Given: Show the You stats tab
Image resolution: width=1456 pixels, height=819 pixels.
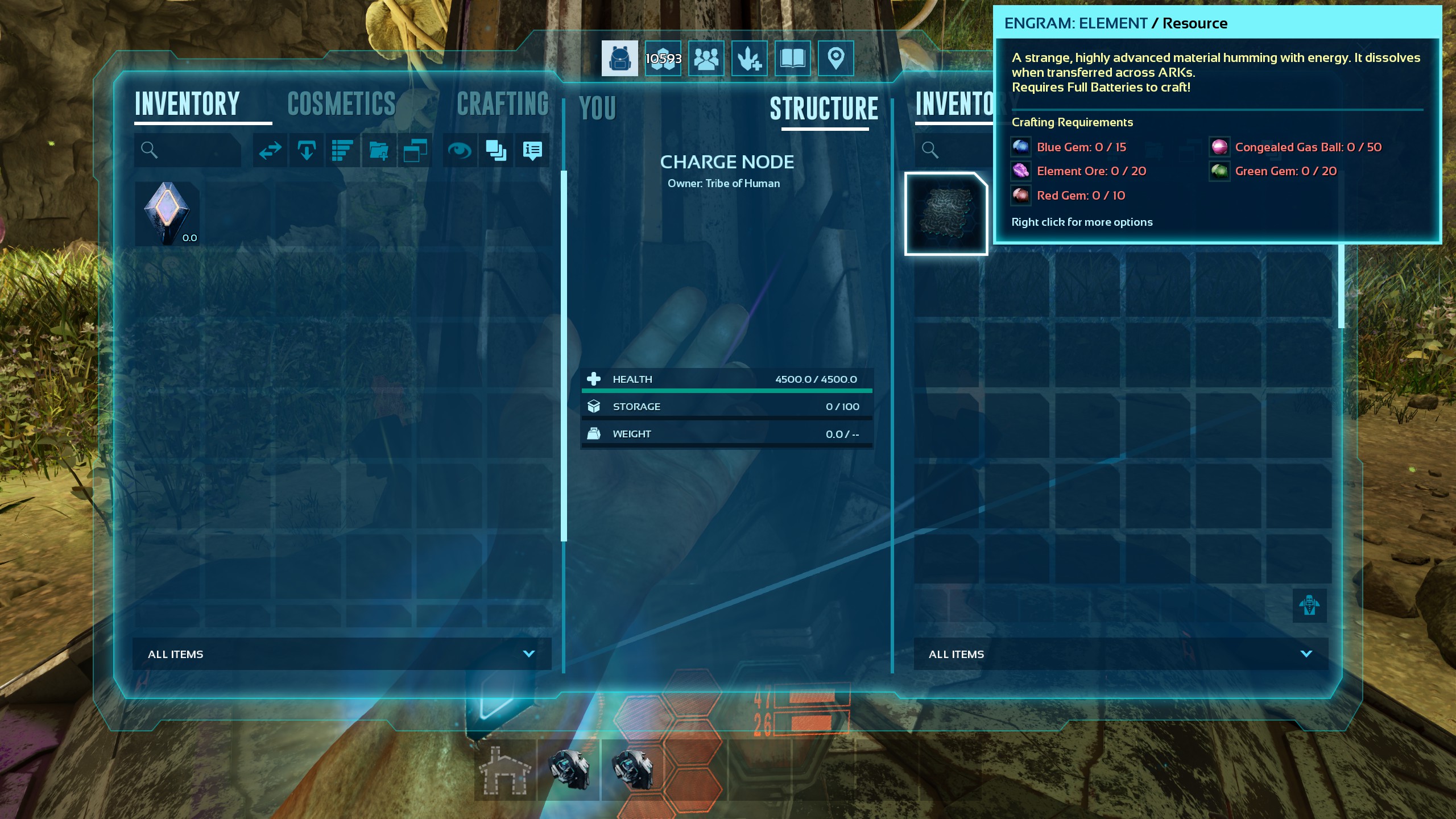Looking at the screenshot, I should click(597, 108).
